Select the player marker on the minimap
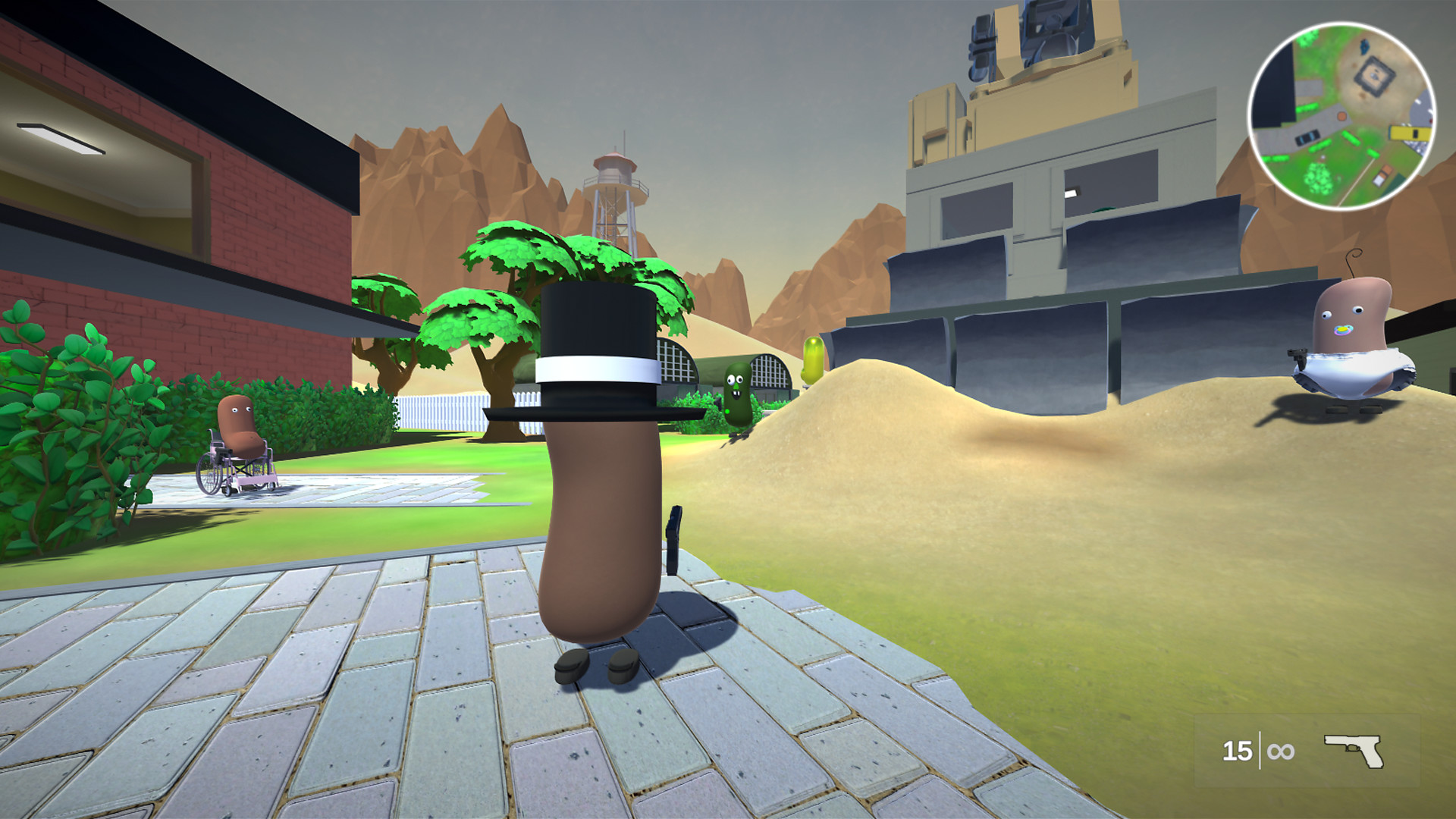 click(1323, 157)
